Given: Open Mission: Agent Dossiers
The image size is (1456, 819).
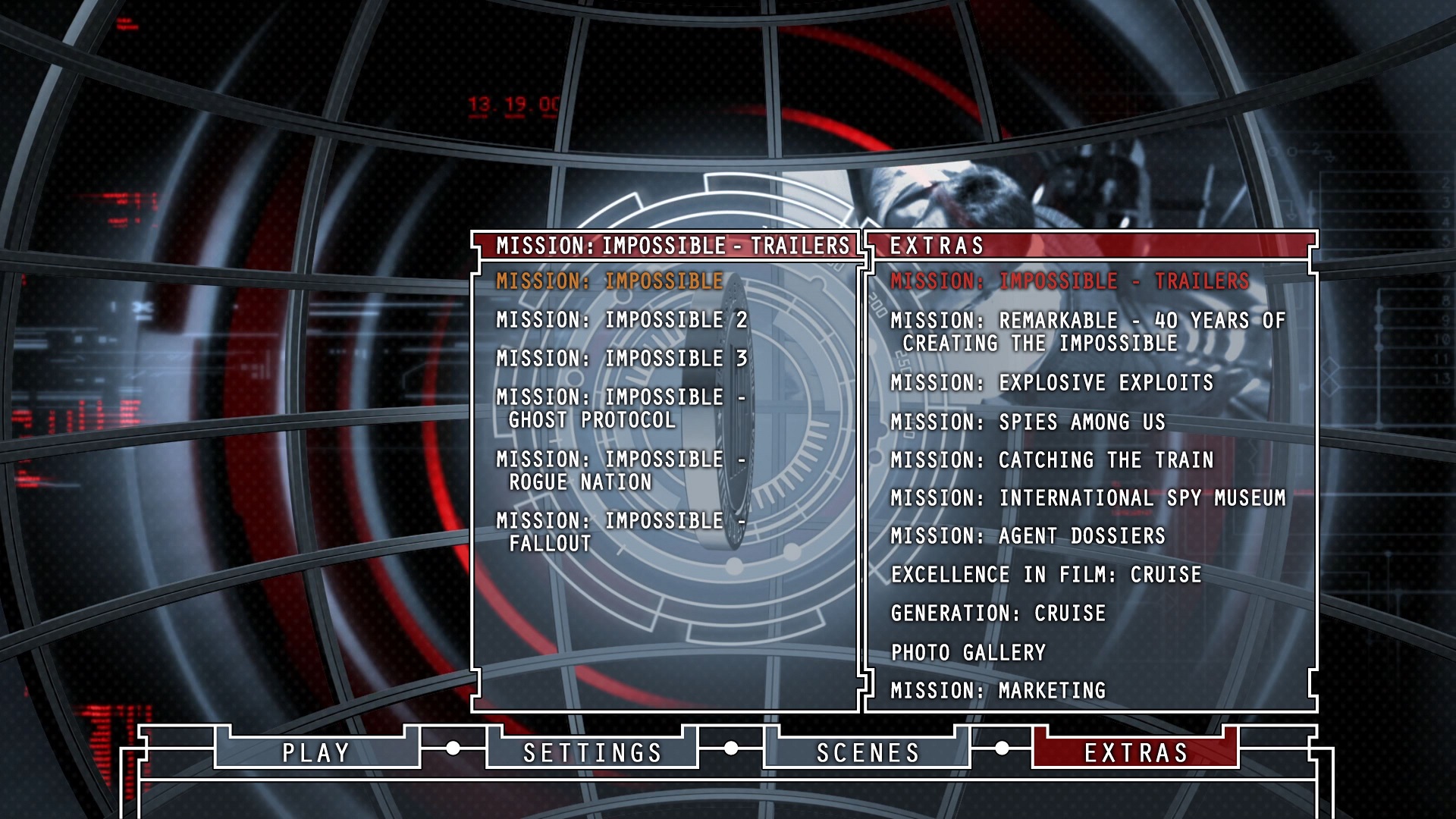Looking at the screenshot, I should [x=1028, y=536].
